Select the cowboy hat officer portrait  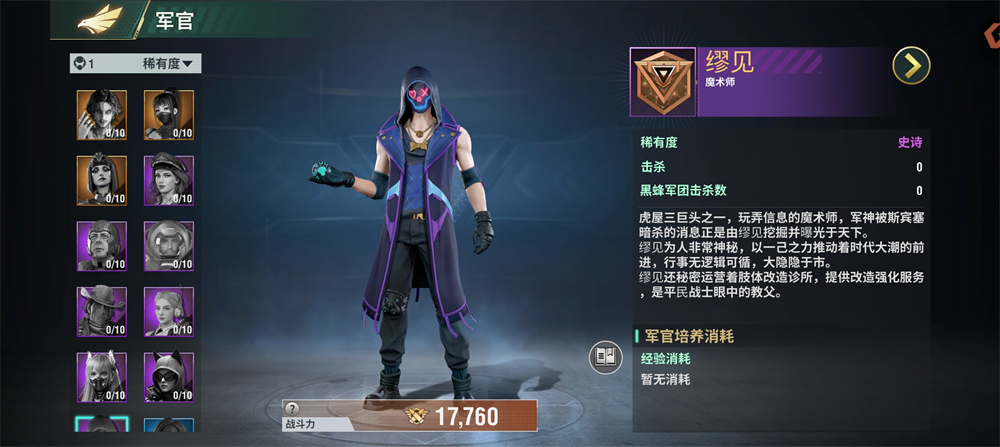pos(101,311)
